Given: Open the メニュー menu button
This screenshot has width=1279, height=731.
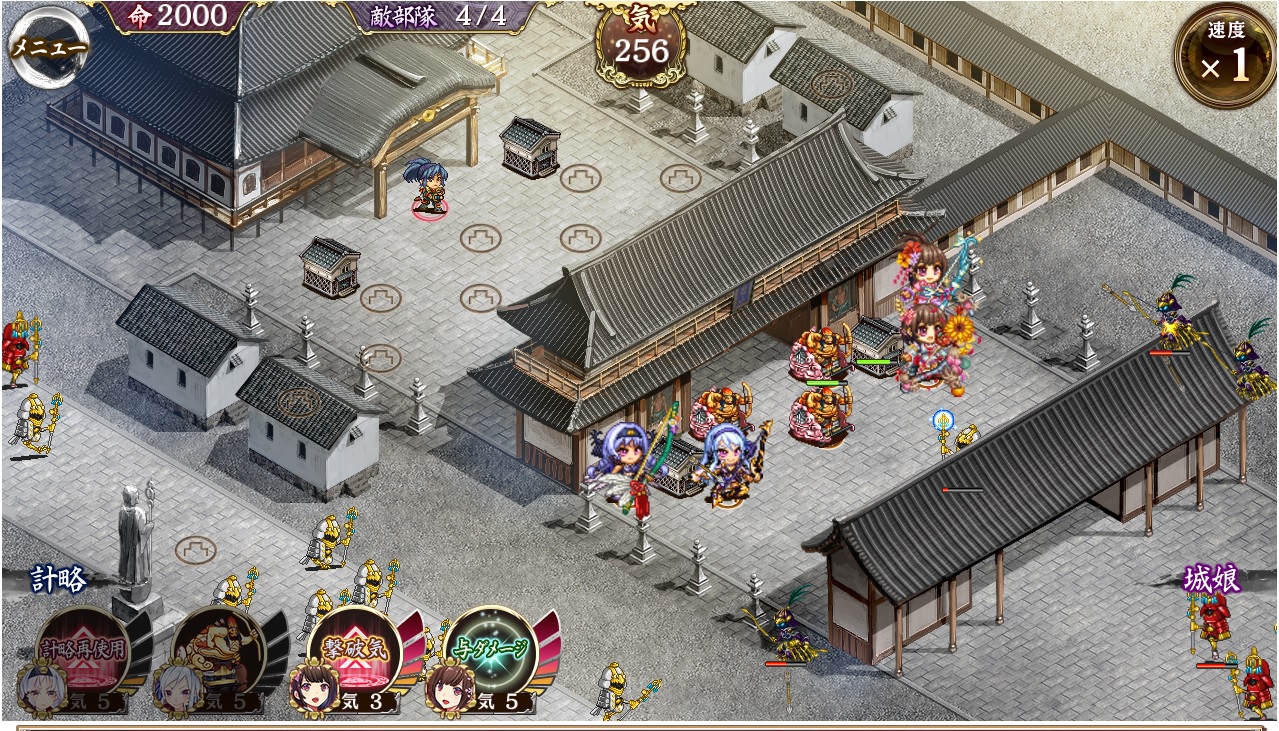Looking at the screenshot, I should click(48, 46).
